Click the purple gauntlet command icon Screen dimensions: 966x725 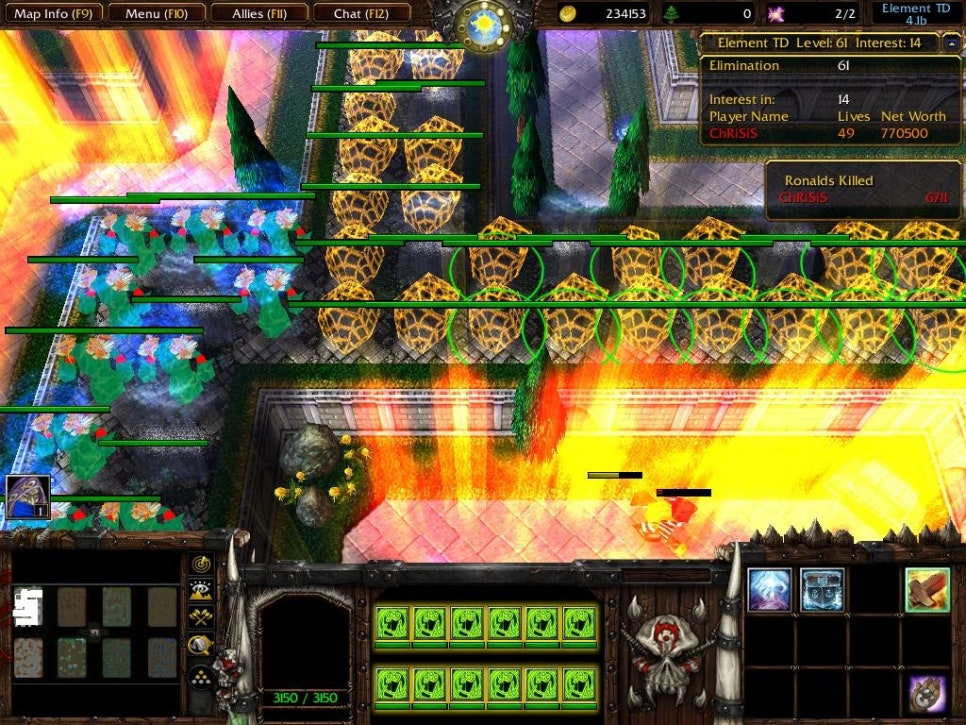pyautogui.click(x=927, y=694)
